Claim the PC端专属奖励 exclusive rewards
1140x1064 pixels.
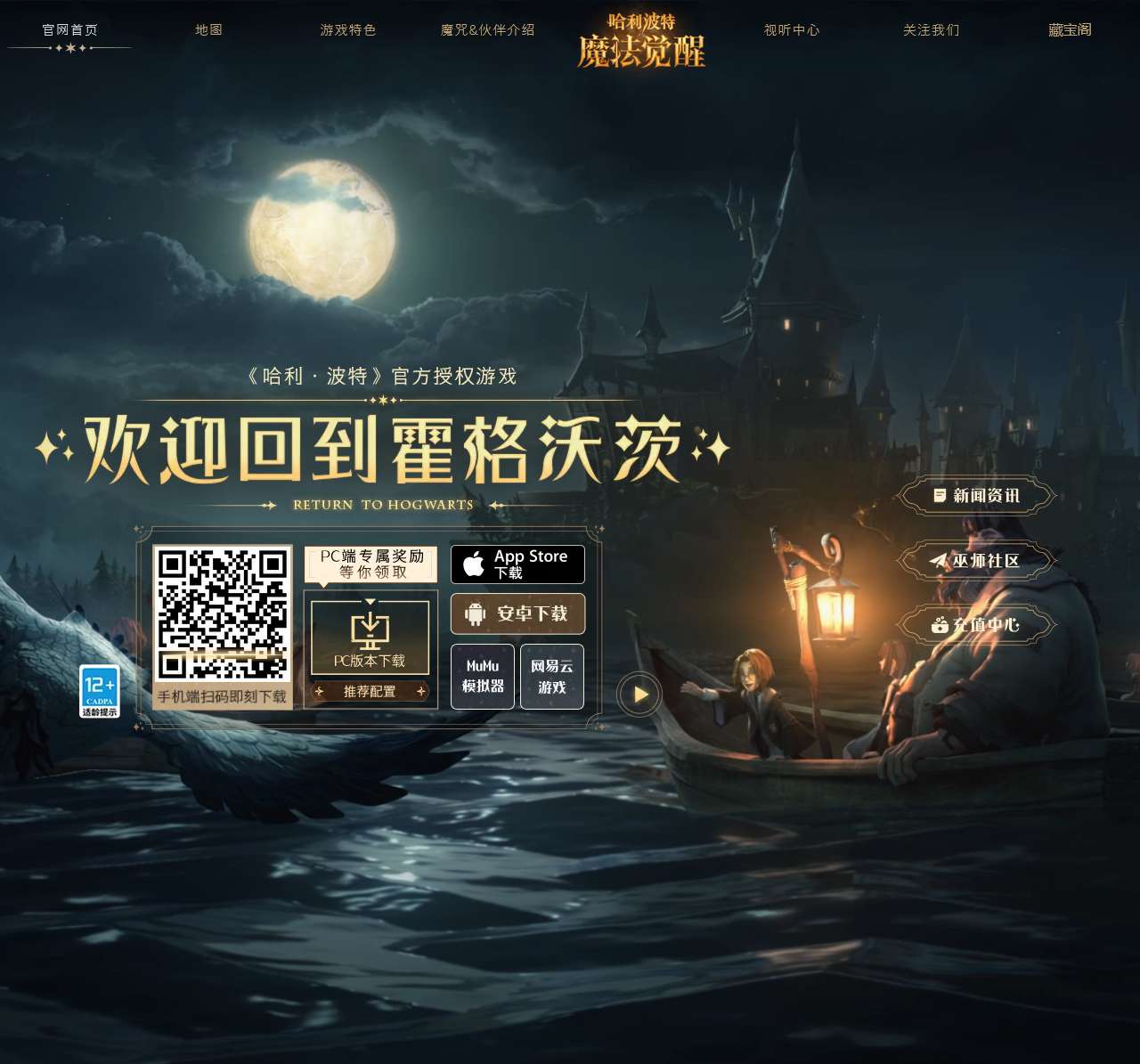click(370, 563)
